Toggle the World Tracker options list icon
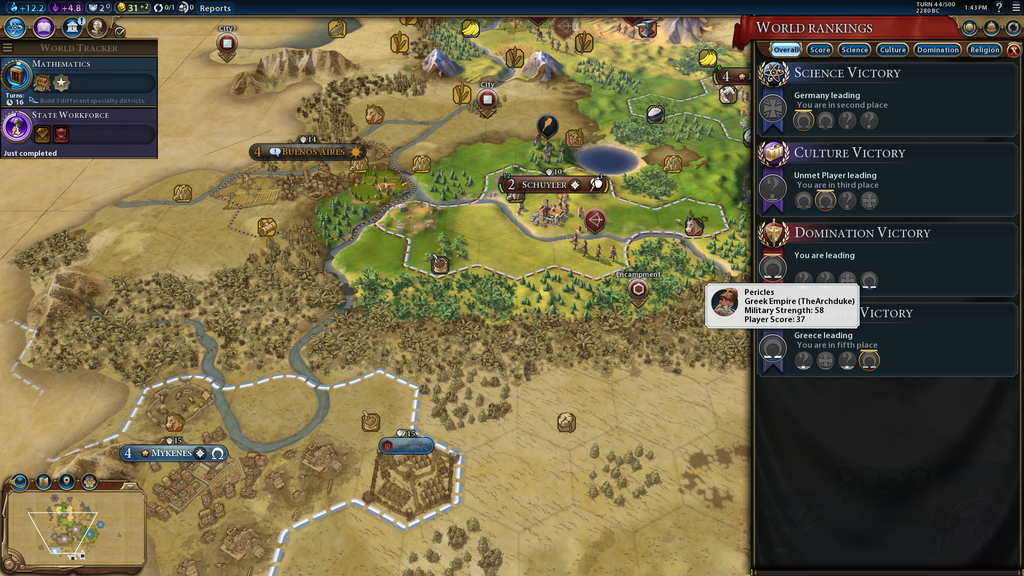 (8, 48)
